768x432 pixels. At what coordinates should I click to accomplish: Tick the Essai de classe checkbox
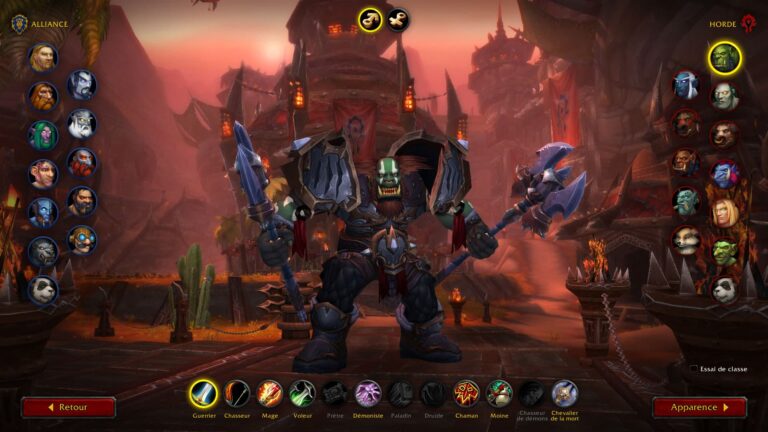694,369
